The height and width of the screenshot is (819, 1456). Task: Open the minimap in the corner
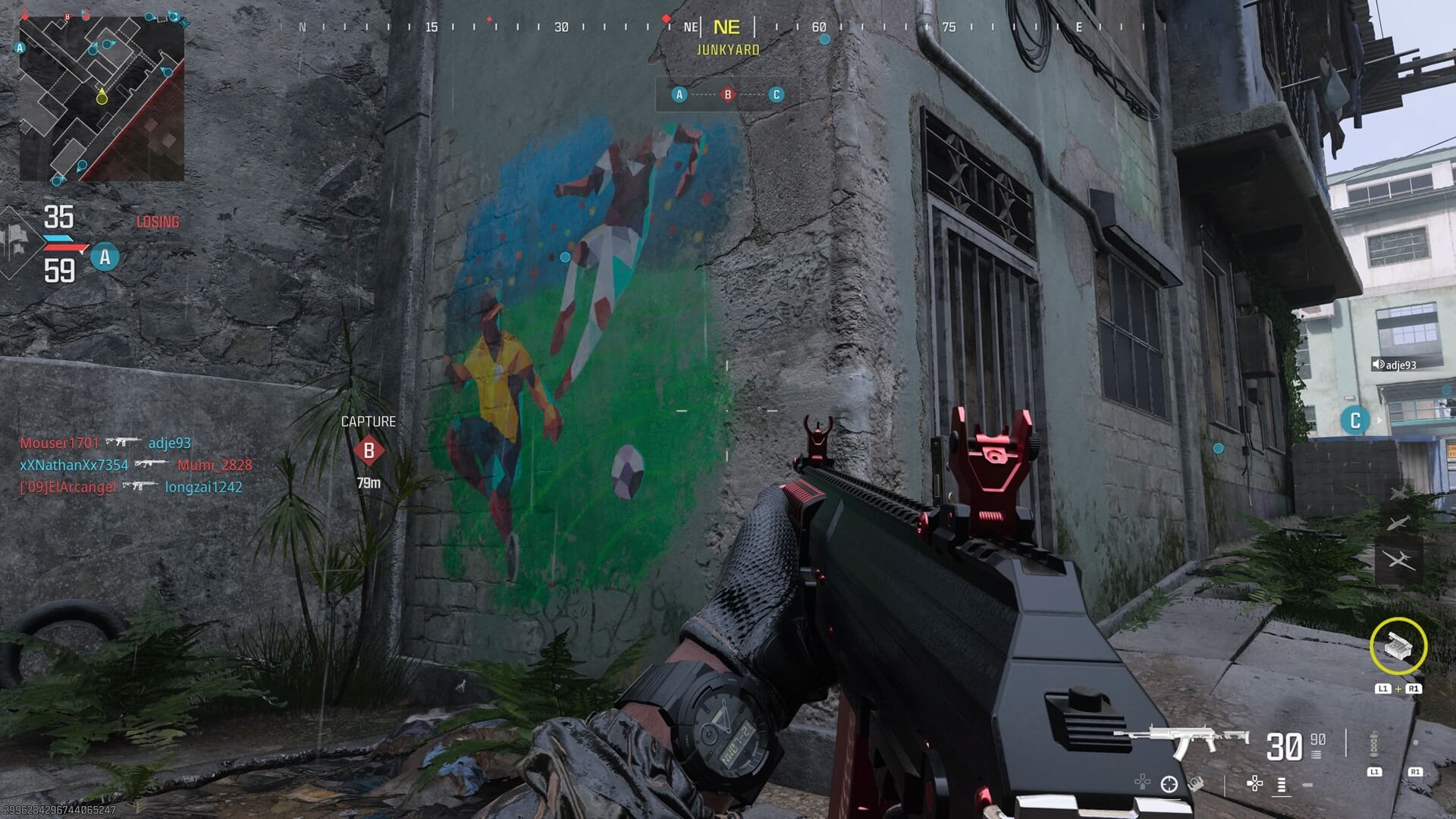tap(102, 99)
